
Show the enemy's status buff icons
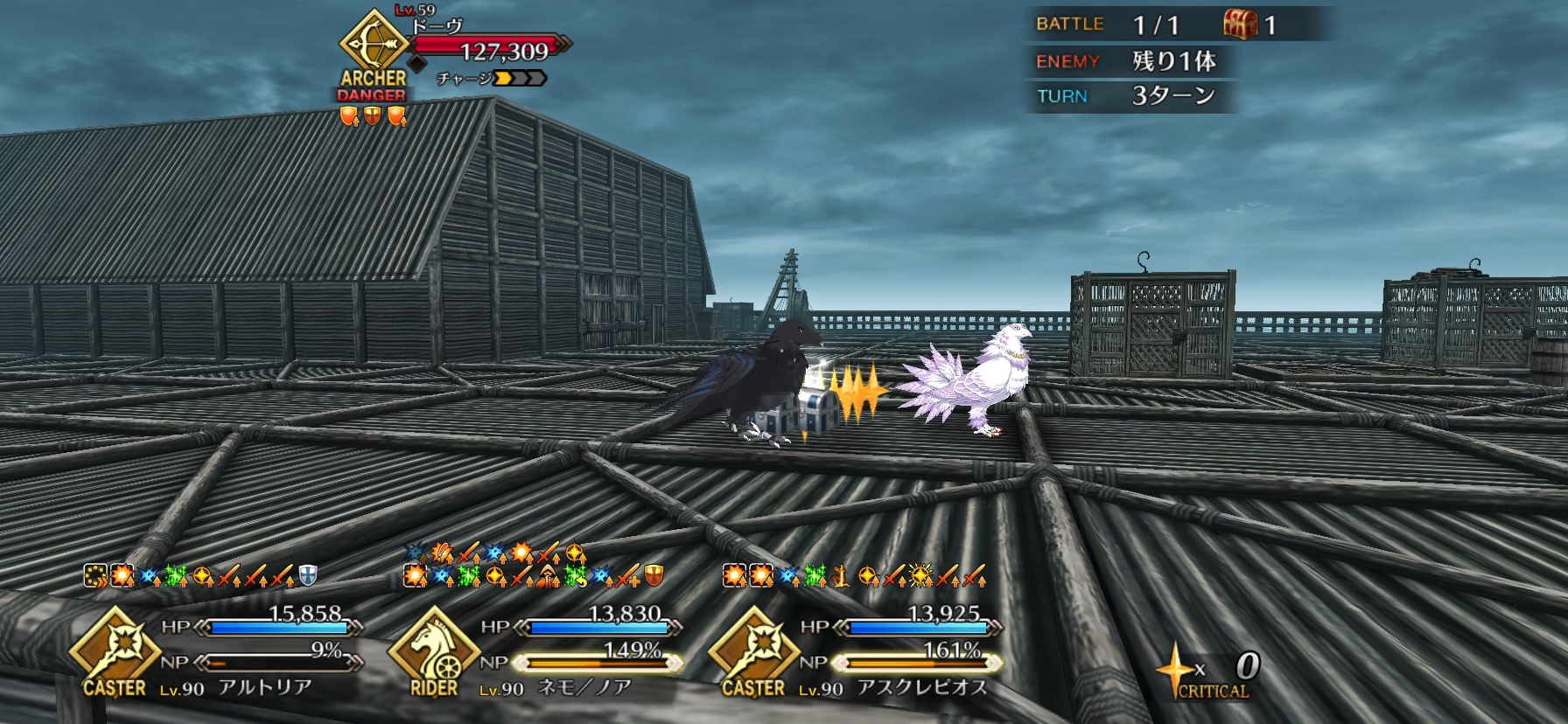[373, 116]
